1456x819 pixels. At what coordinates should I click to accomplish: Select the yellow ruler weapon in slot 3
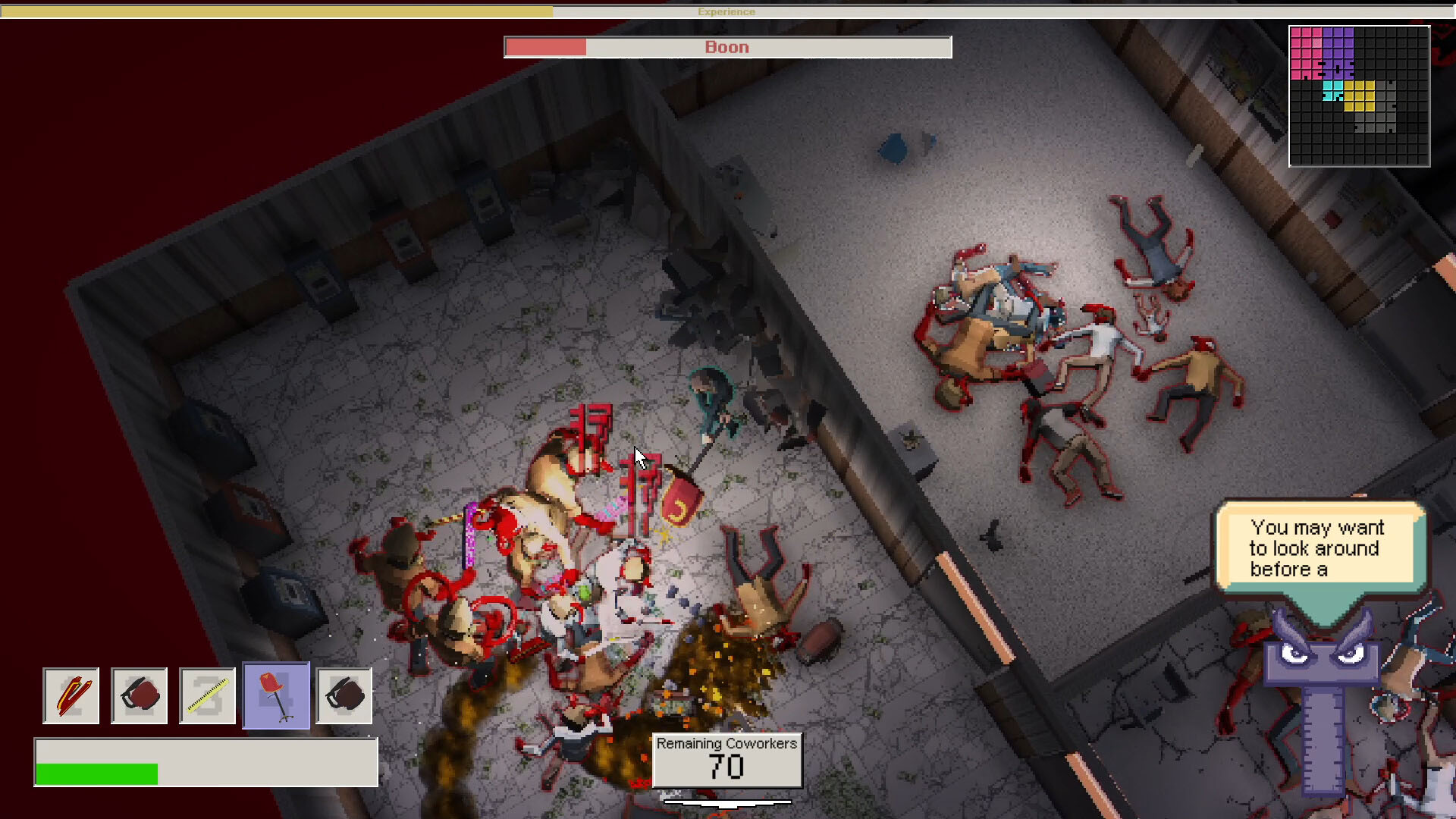click(x=207, y=695)
